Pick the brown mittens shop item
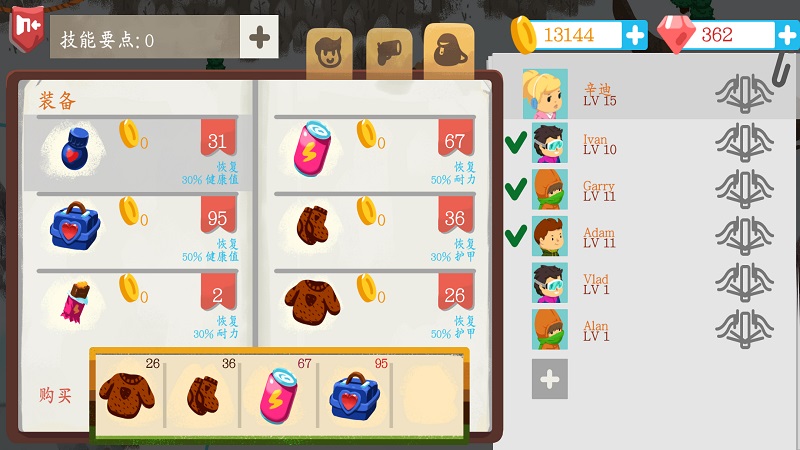The width and height of the screenshot is (800, 450). (x=374, y=228)
